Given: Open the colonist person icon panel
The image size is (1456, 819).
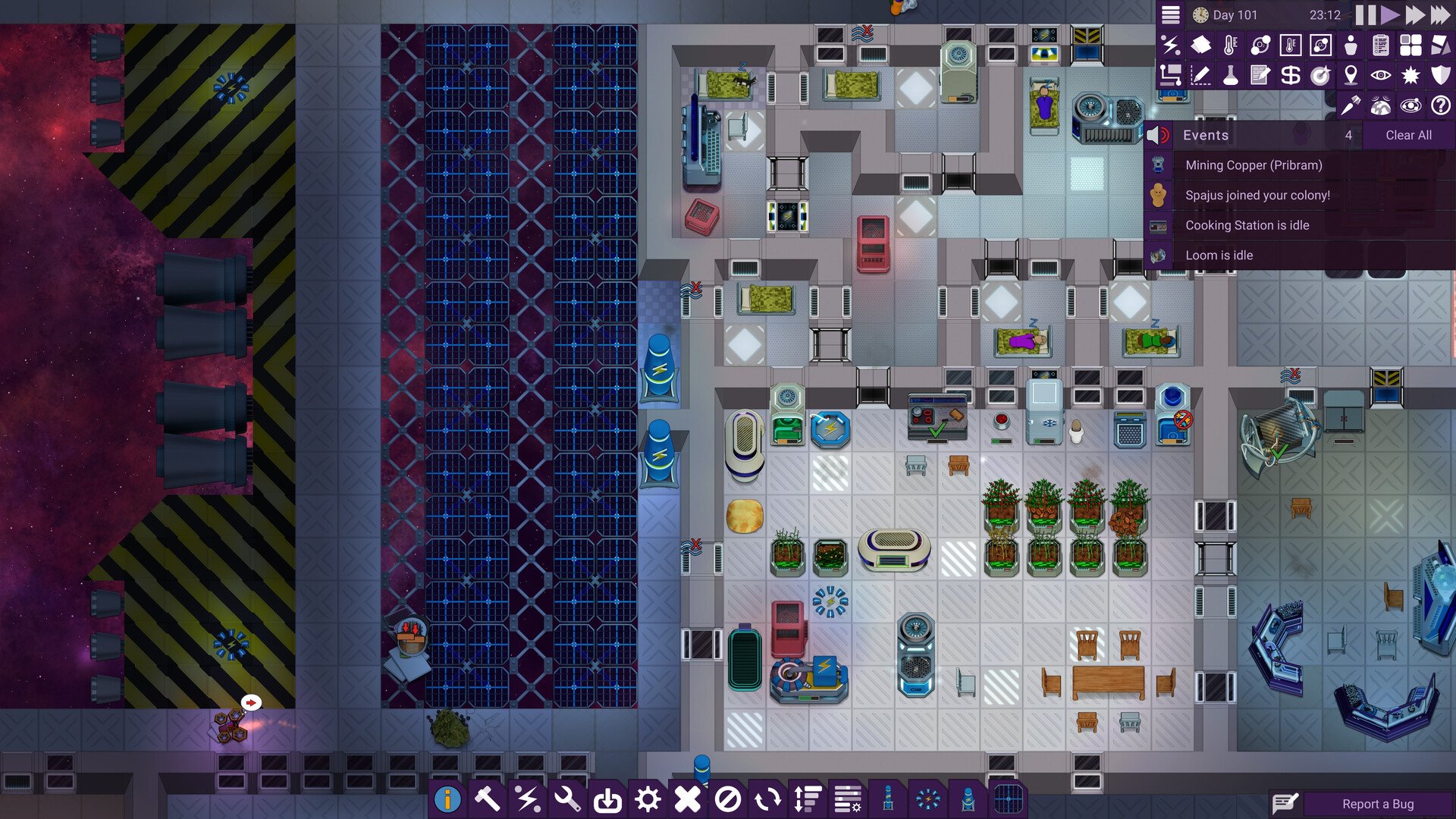Looking at the screenshot, I should pos(1351,45).
